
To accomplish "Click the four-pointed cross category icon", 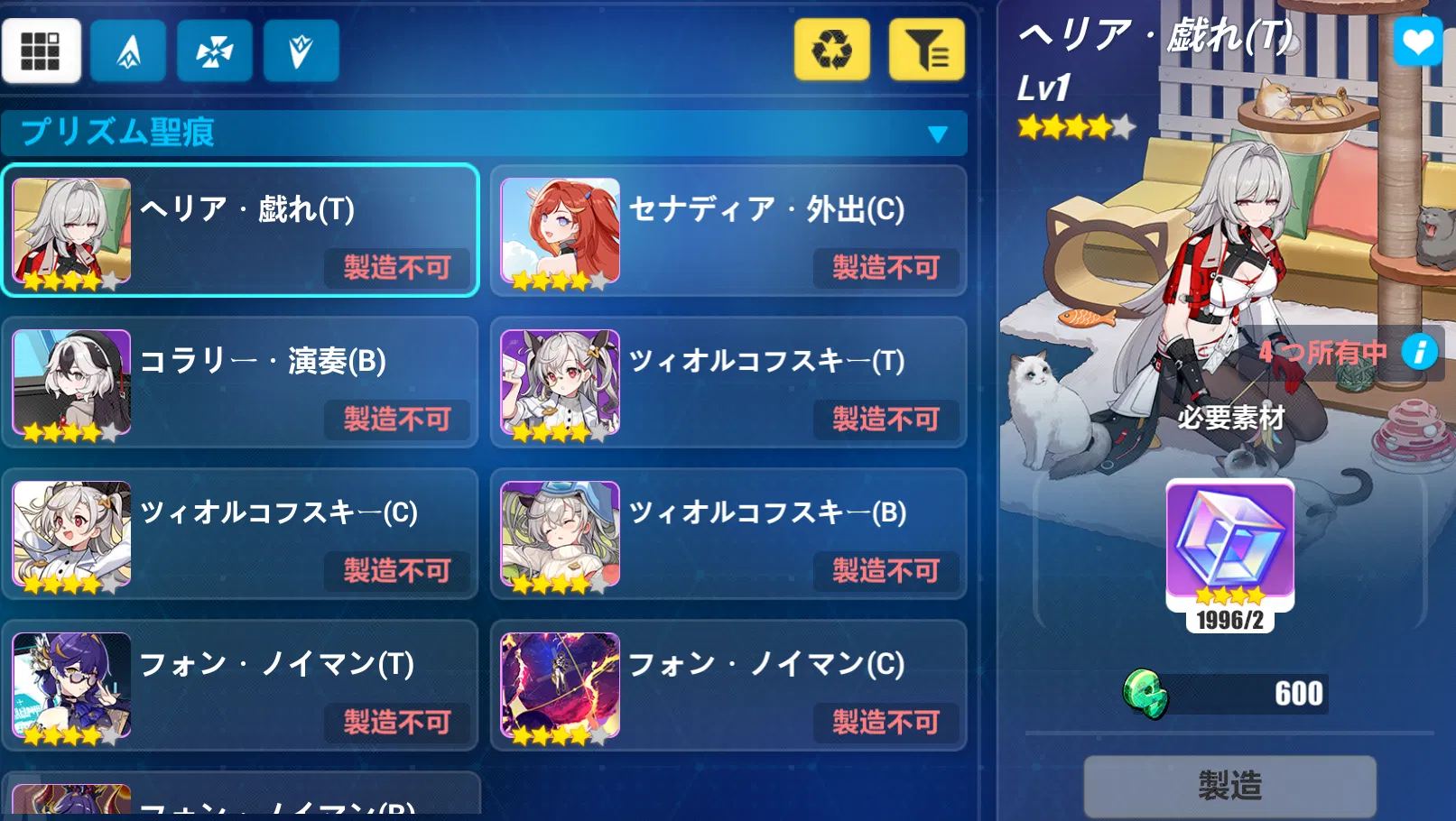I will click(x=214, y=51).
